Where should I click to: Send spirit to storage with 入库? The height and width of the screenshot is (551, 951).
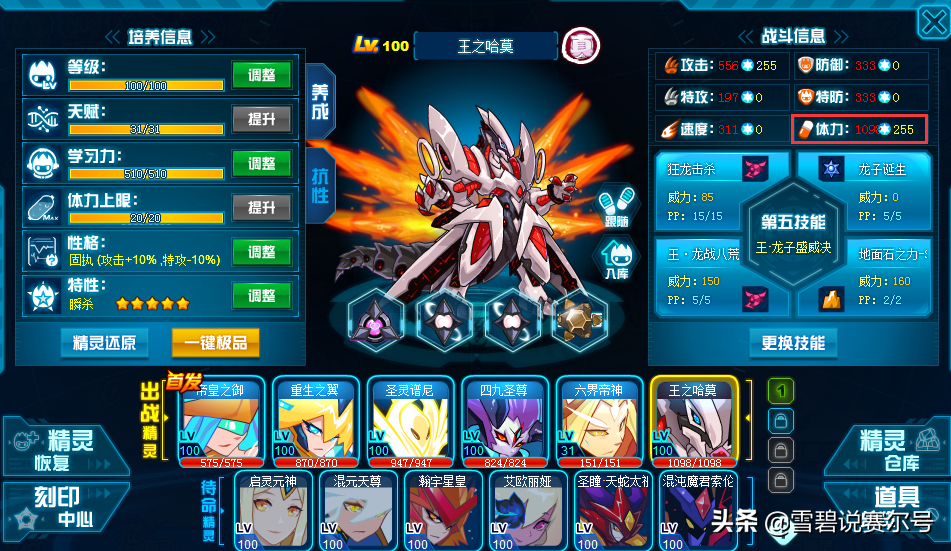617,261
